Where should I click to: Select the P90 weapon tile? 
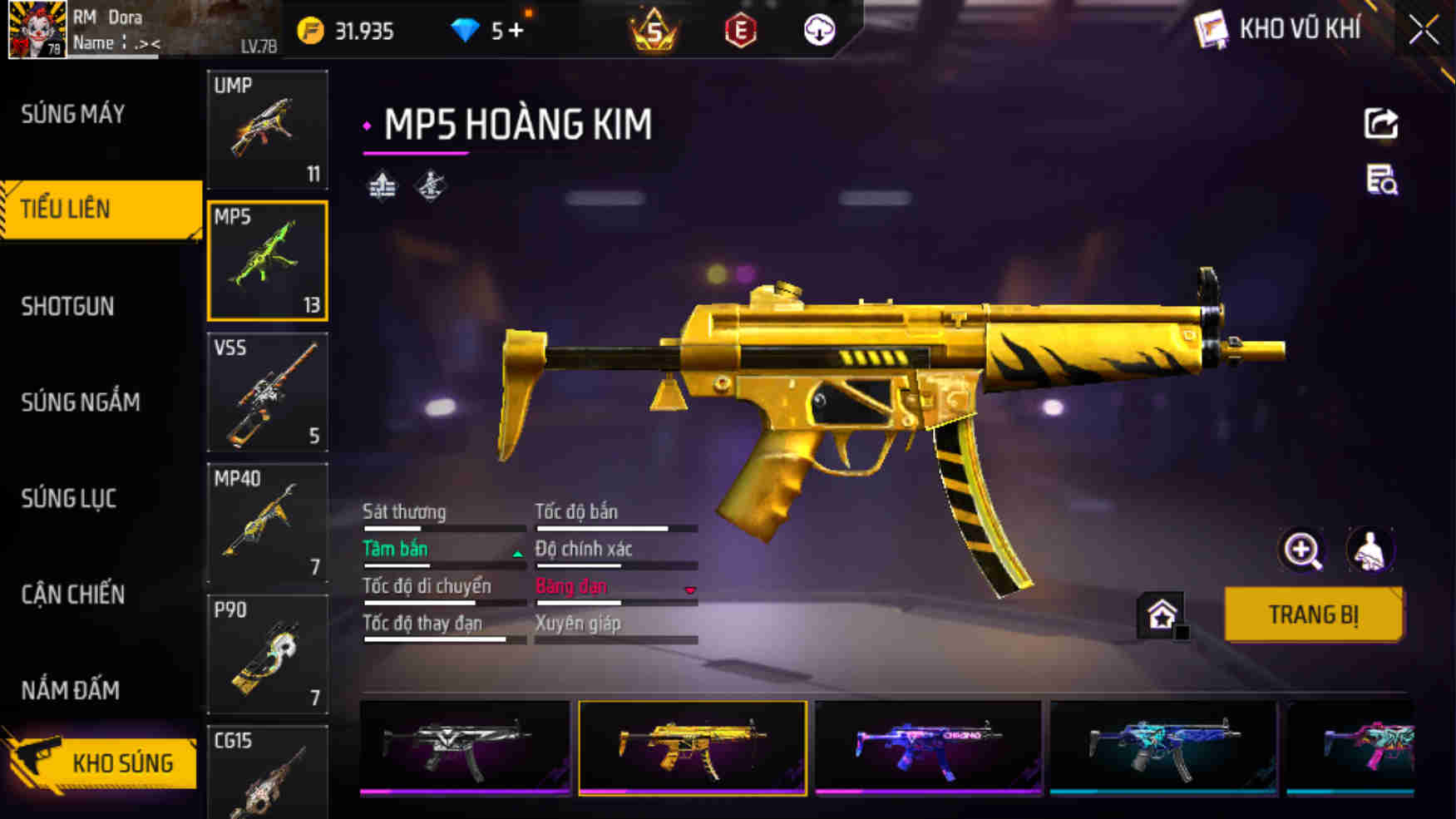pyautogui.click(x=267, y=654)
